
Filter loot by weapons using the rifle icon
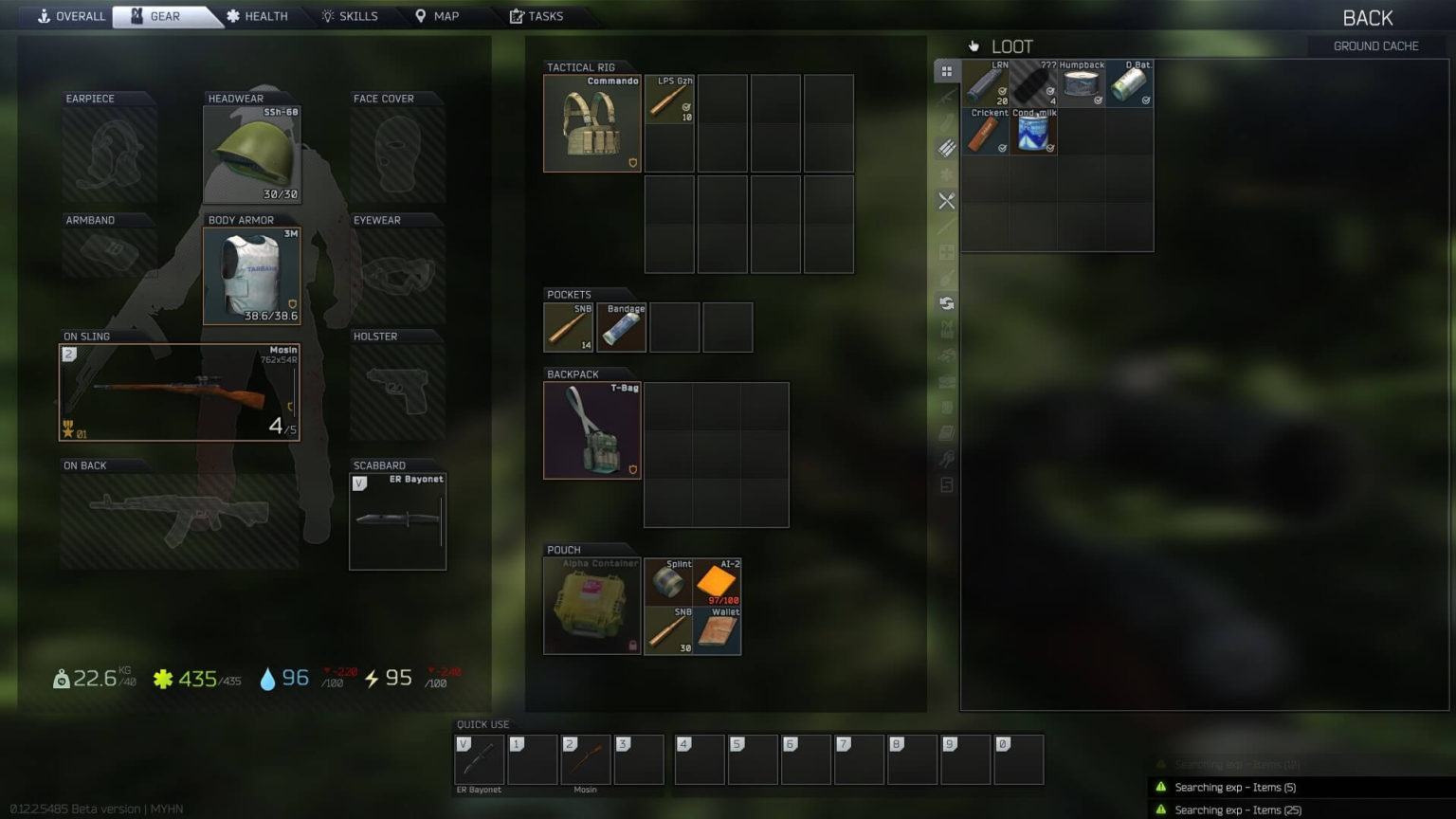[x=946, y=97]
